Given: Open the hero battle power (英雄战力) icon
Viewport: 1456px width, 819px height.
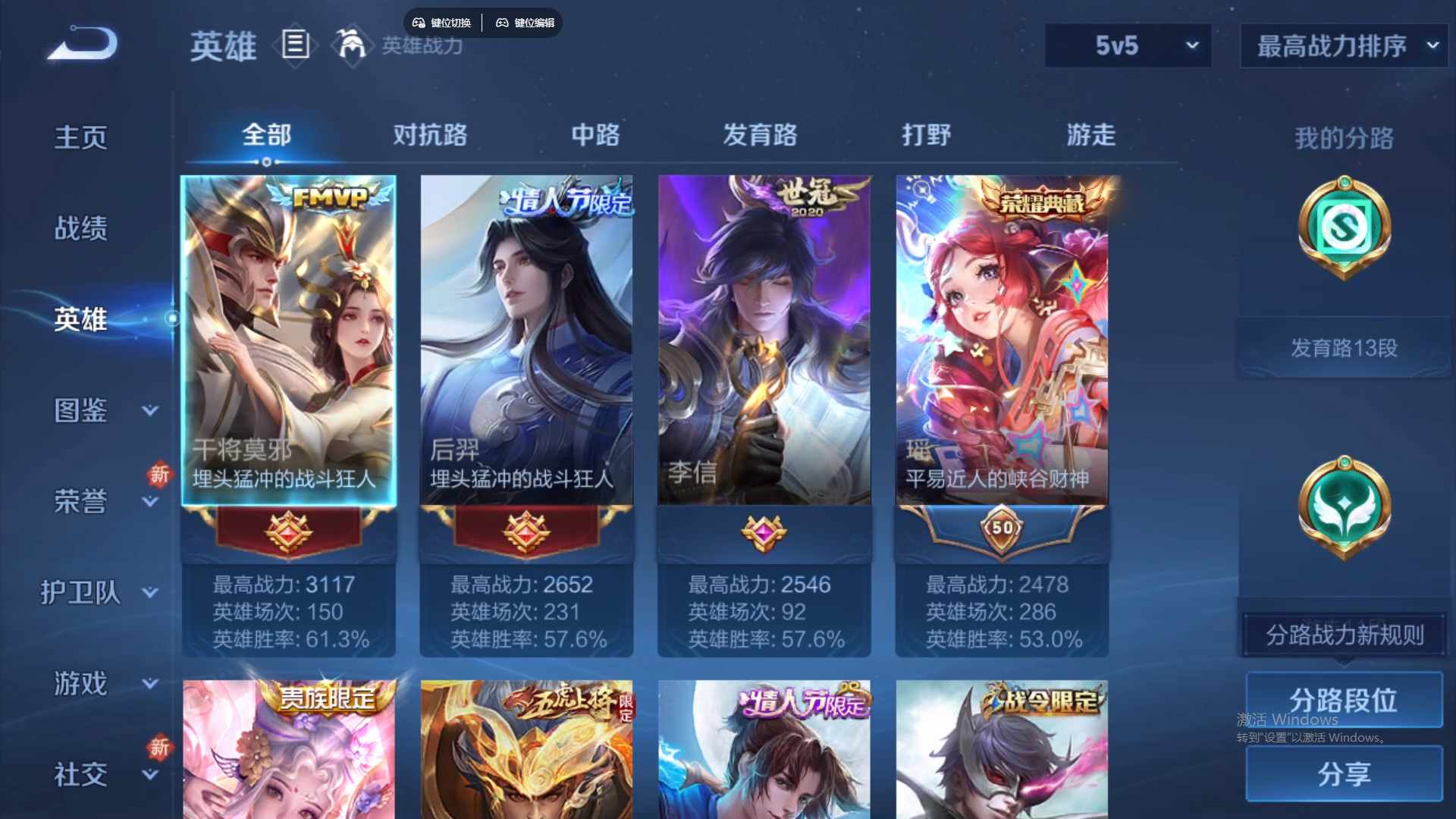Looking at the screenshot, I should coord(351,45).
